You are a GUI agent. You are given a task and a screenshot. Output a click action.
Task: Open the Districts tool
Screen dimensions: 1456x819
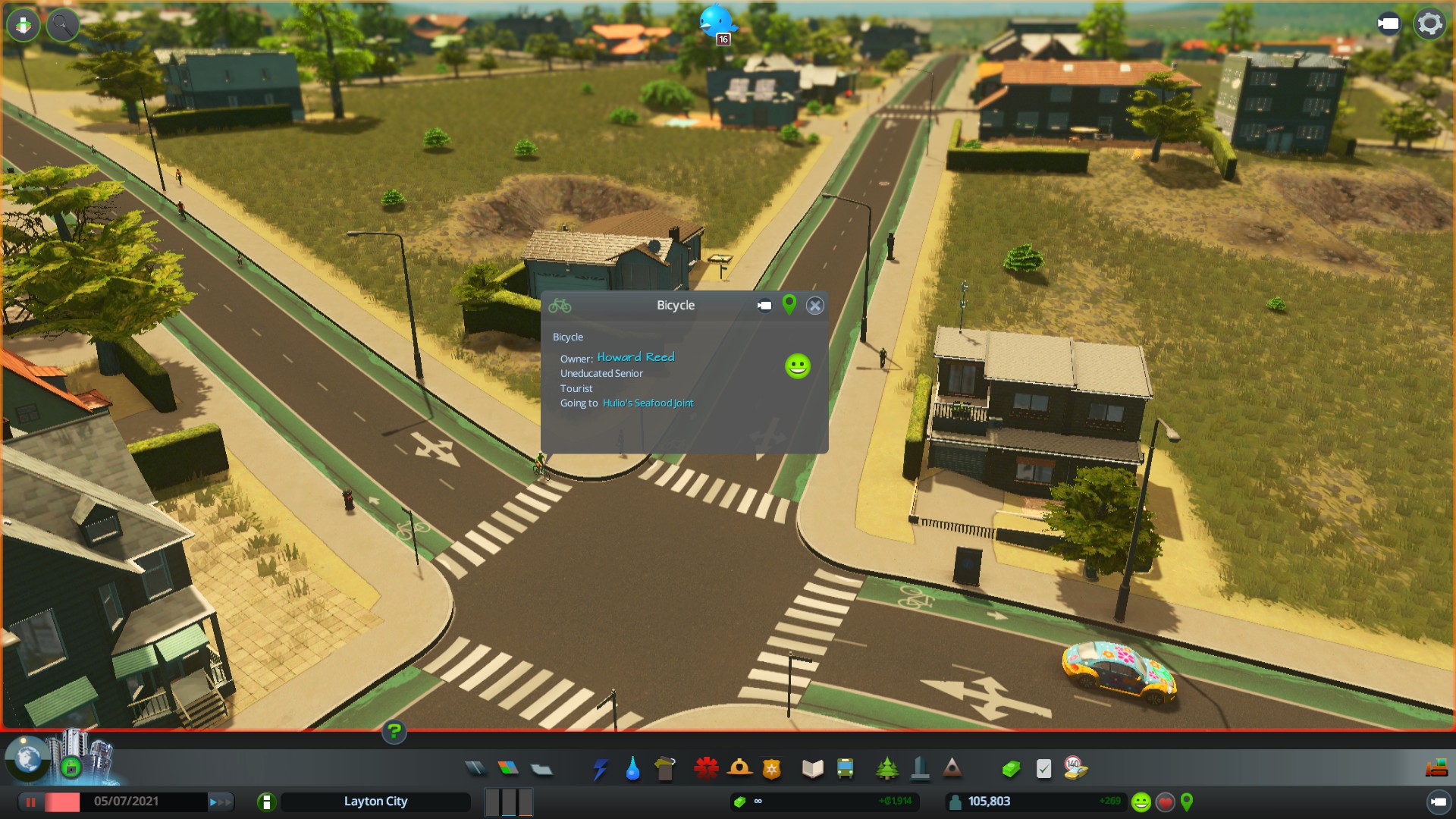click(541, 770)
